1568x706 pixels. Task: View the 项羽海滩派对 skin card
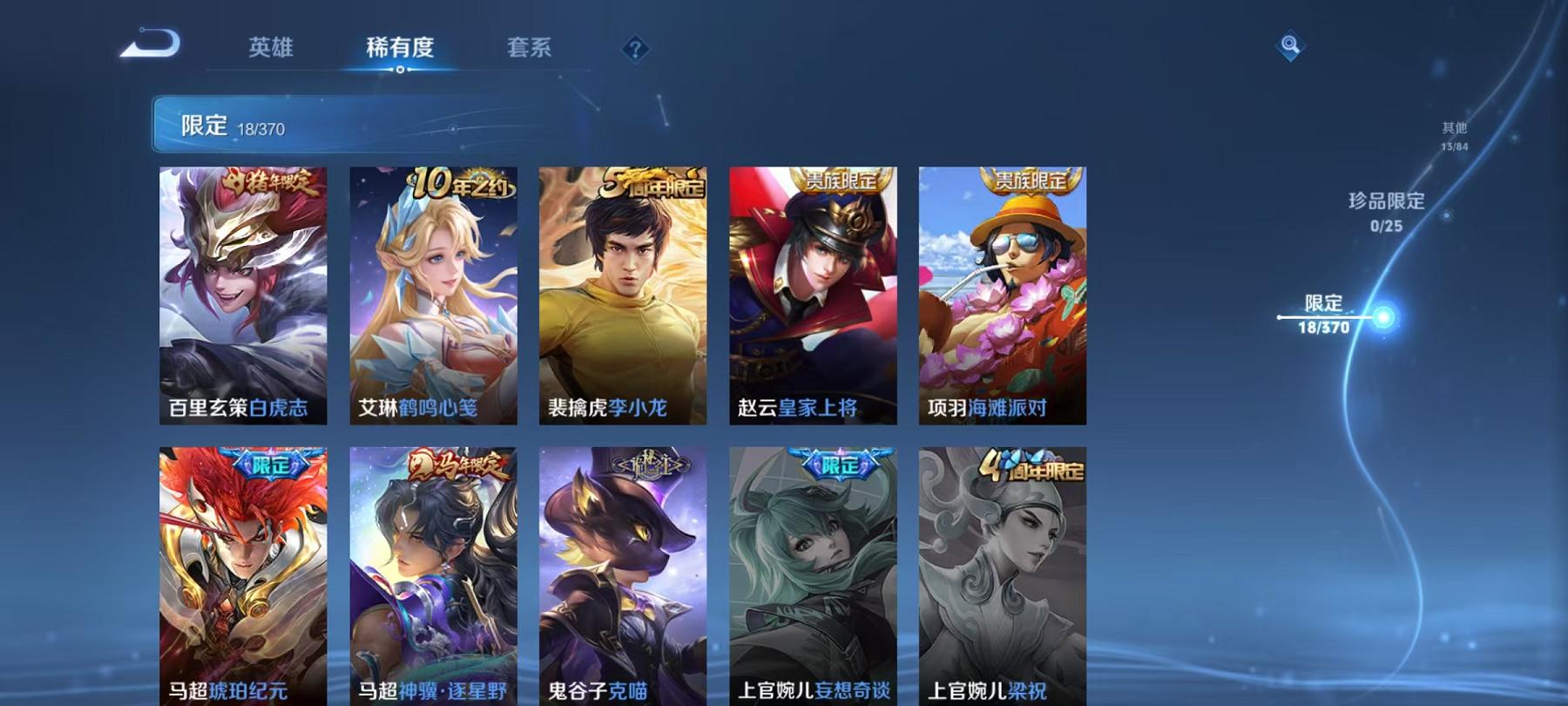point(1002,296)
